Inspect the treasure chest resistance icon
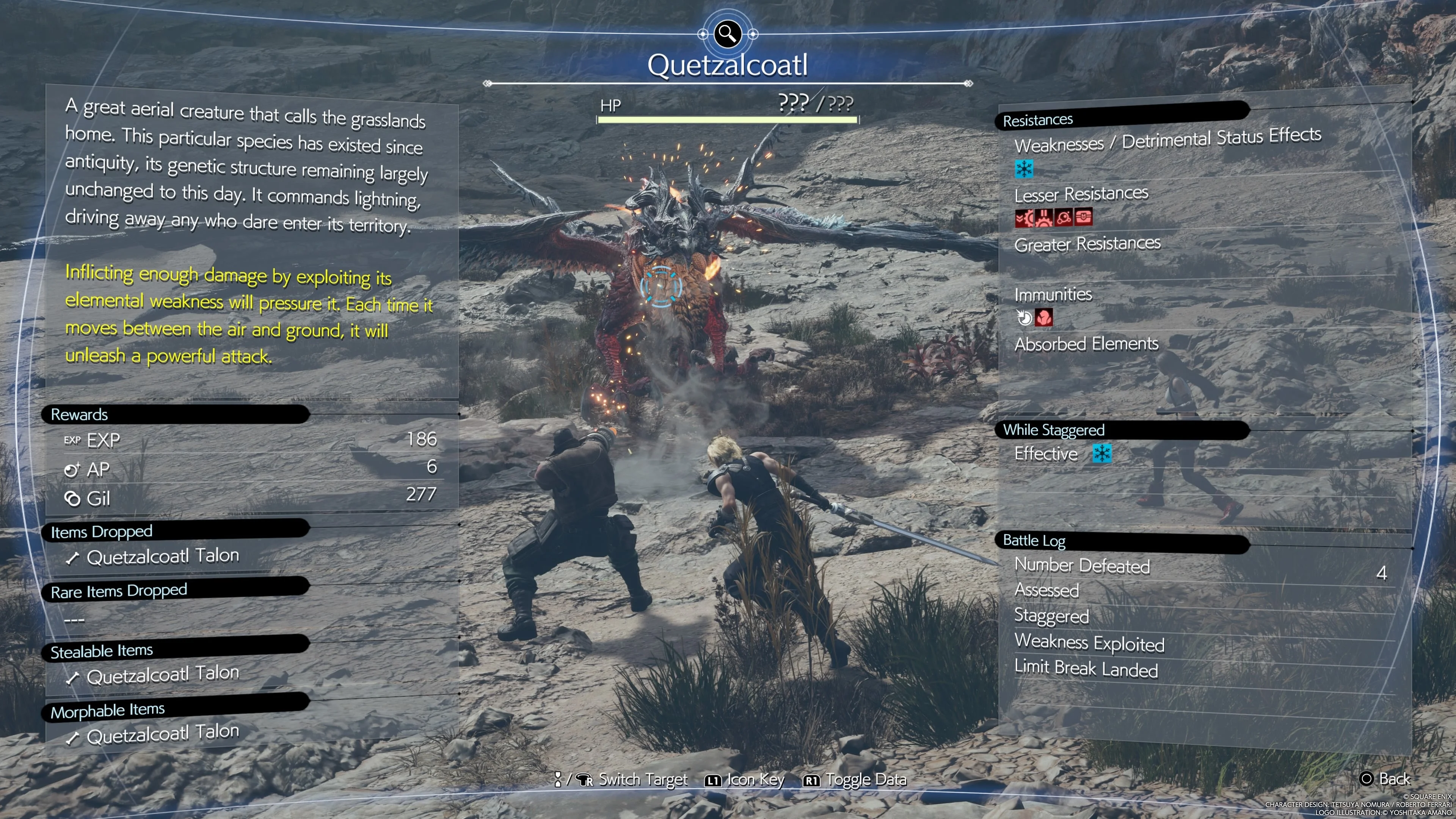1456x819 pixels. [x=1083, y=217]
